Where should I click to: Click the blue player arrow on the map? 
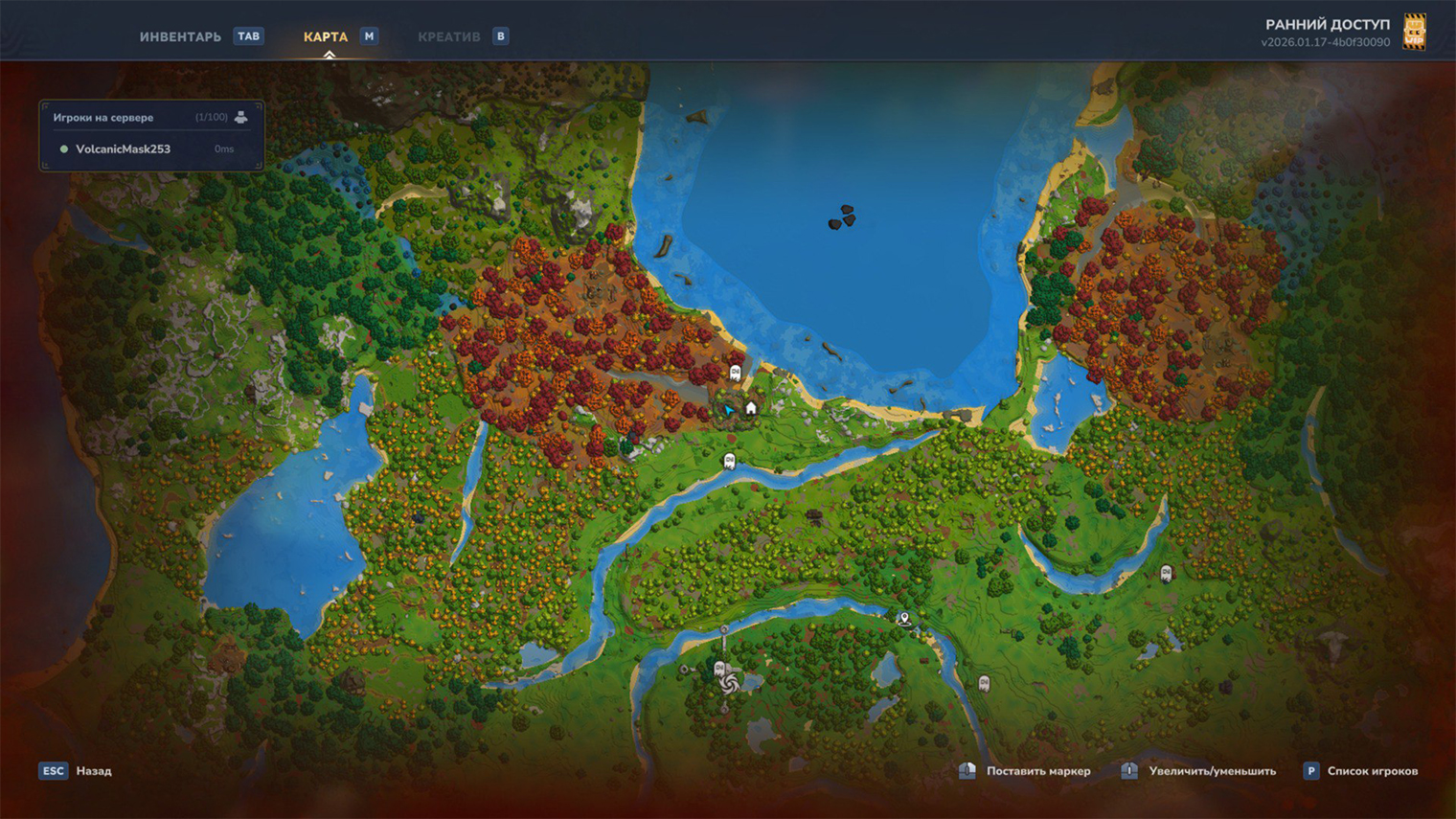[729, 410]
